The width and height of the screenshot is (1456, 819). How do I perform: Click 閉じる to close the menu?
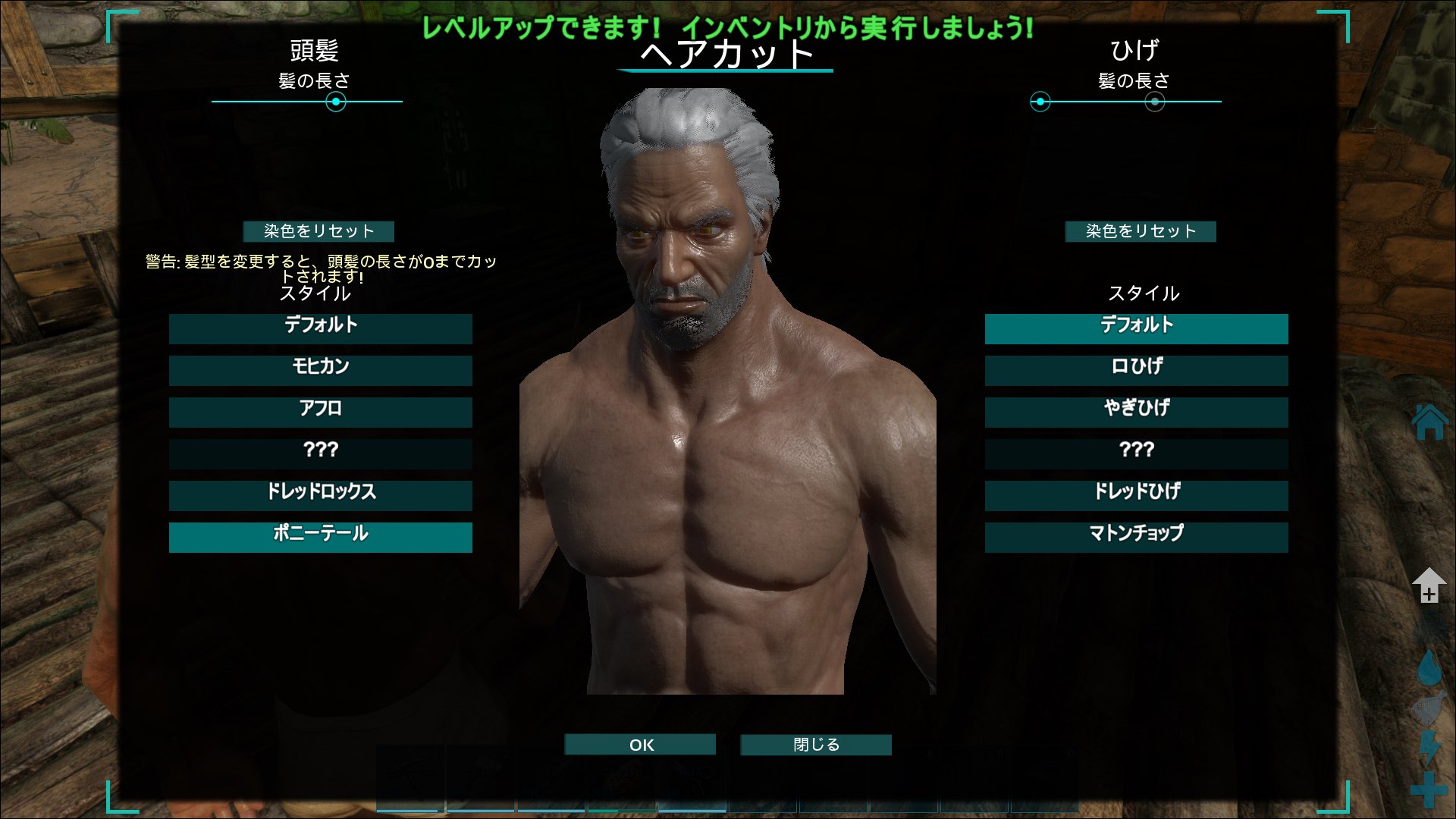point(815,745)
